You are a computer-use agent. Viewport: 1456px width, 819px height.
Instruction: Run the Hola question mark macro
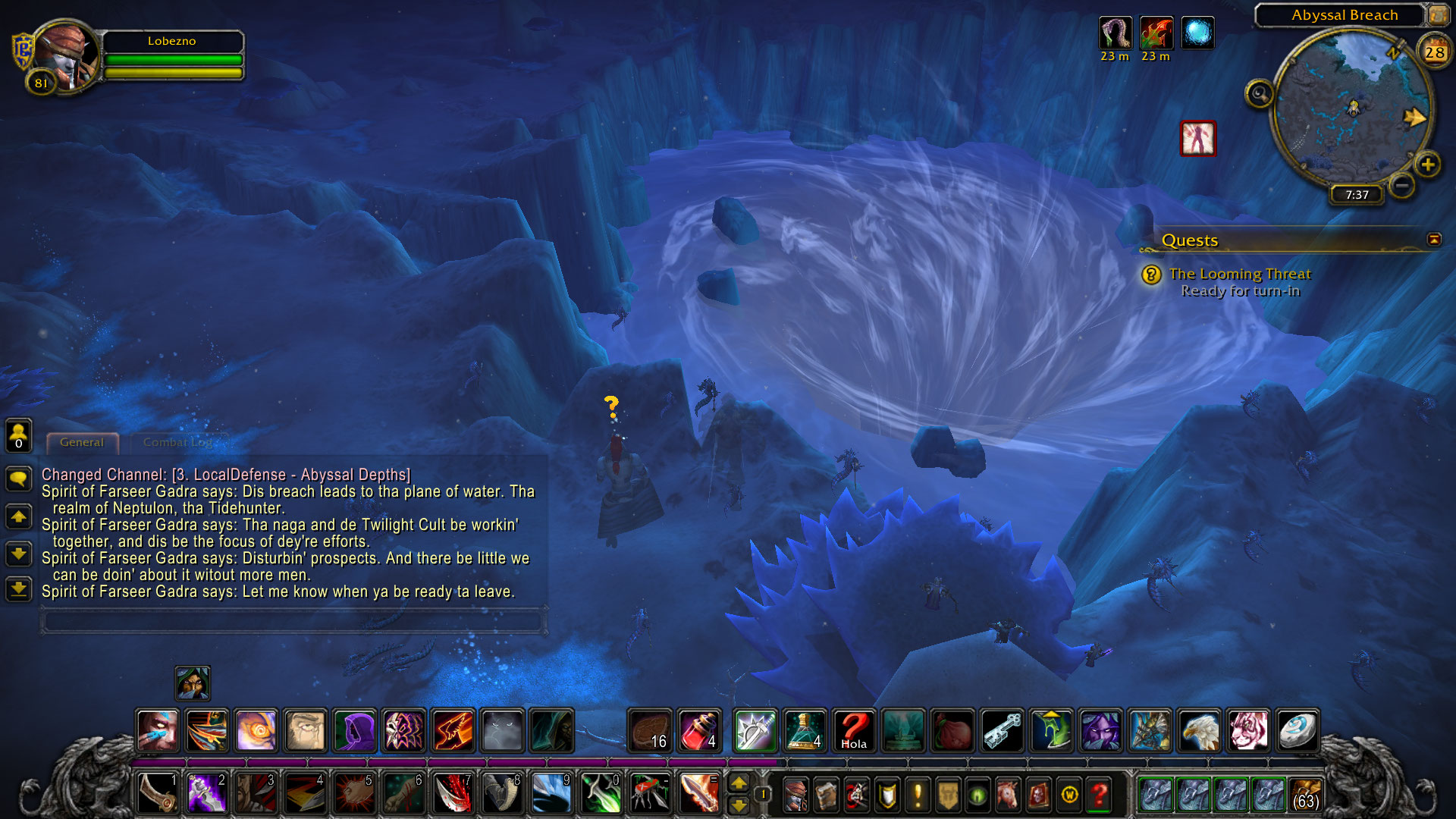854,730
